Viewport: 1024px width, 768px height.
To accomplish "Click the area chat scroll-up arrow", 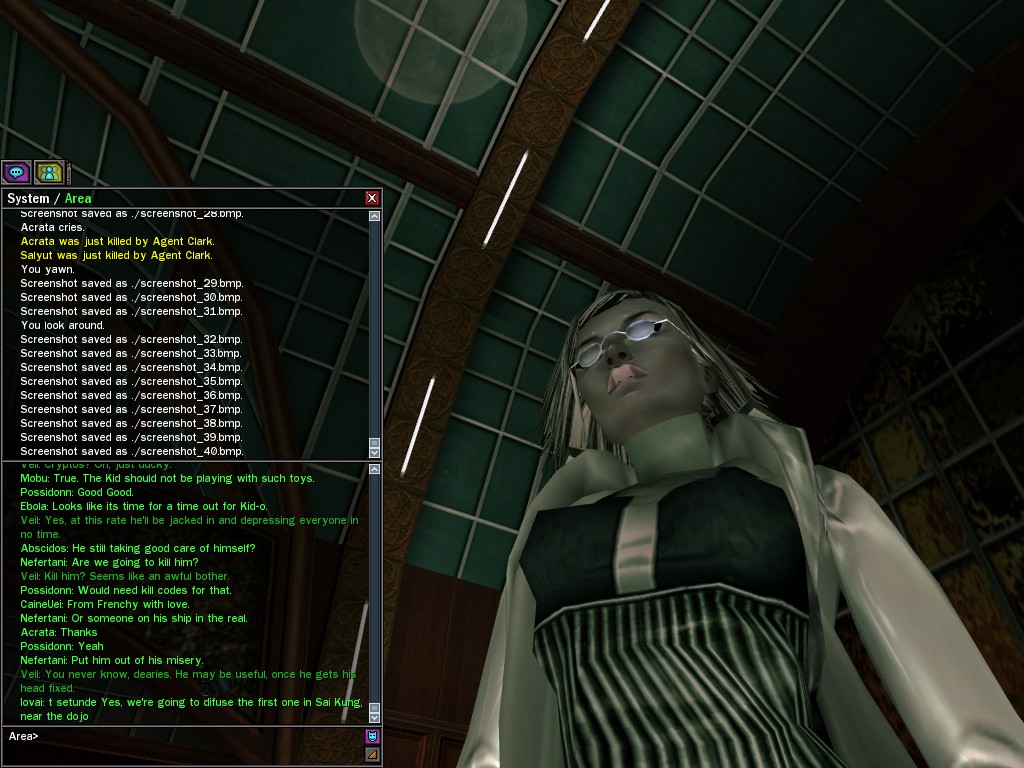I will 375,469.
